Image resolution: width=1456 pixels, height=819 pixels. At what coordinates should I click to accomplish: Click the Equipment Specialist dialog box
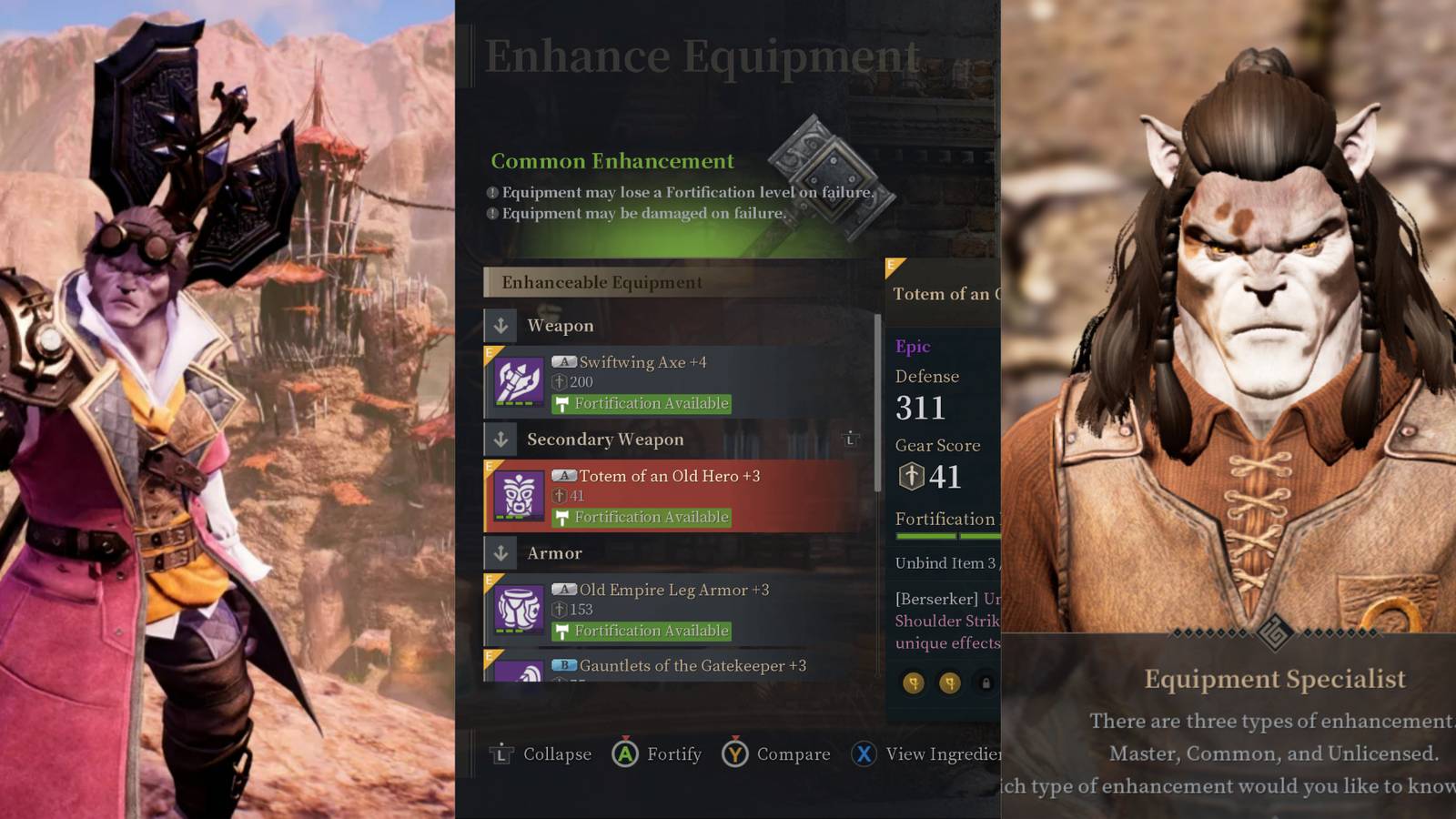[1274, 719]
